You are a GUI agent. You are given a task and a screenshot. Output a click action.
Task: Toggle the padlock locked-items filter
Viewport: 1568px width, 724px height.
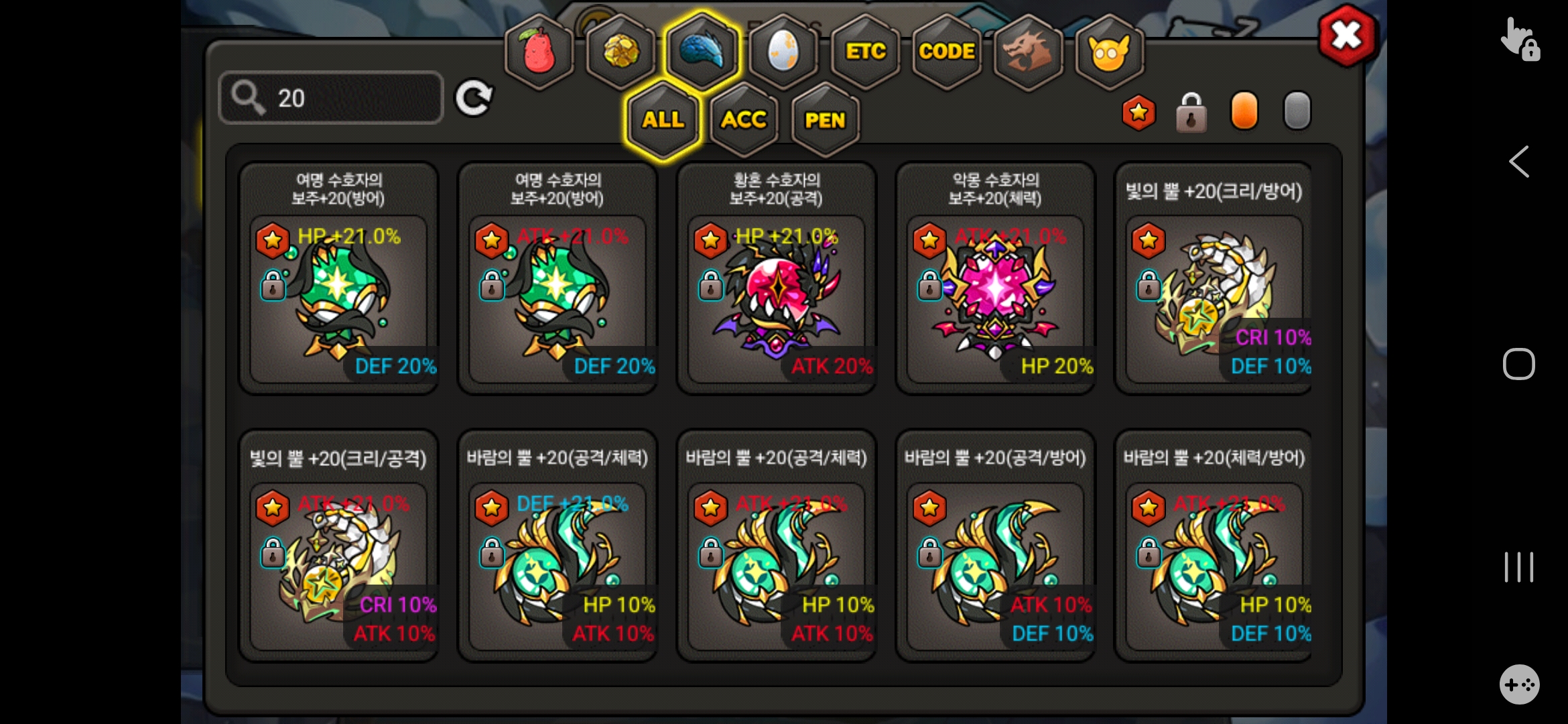tap(1191, 112)
